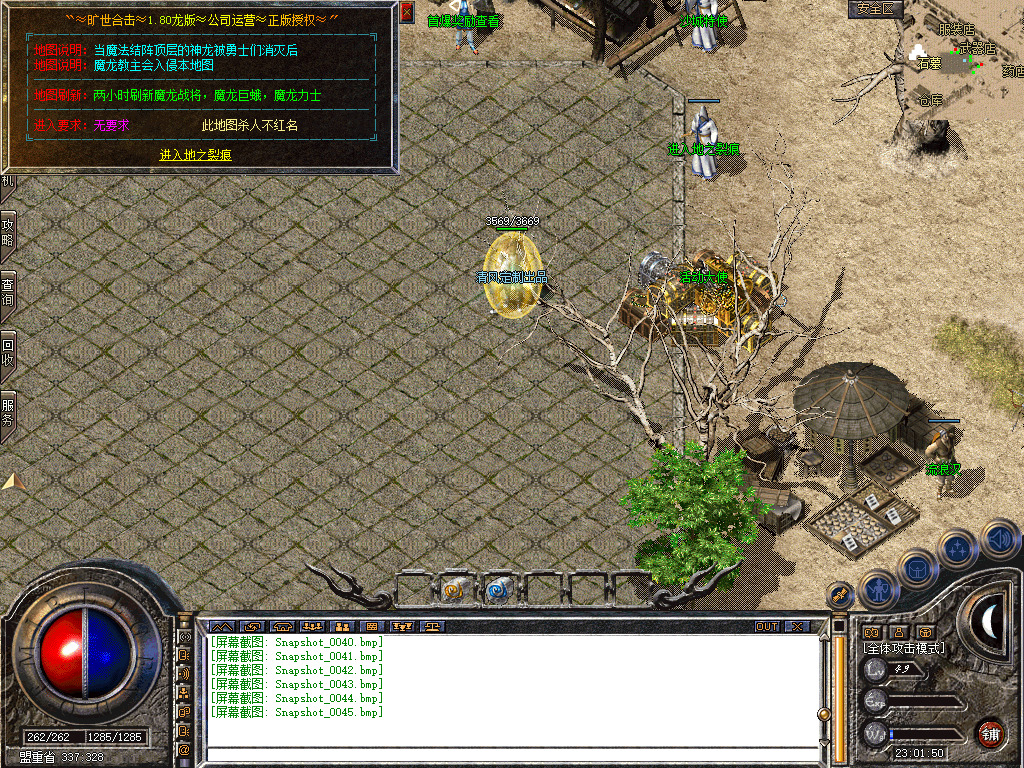This screenshot has height=768, width=1024.
Task: Open the red 铺 shop button
Action: point(990,732)
